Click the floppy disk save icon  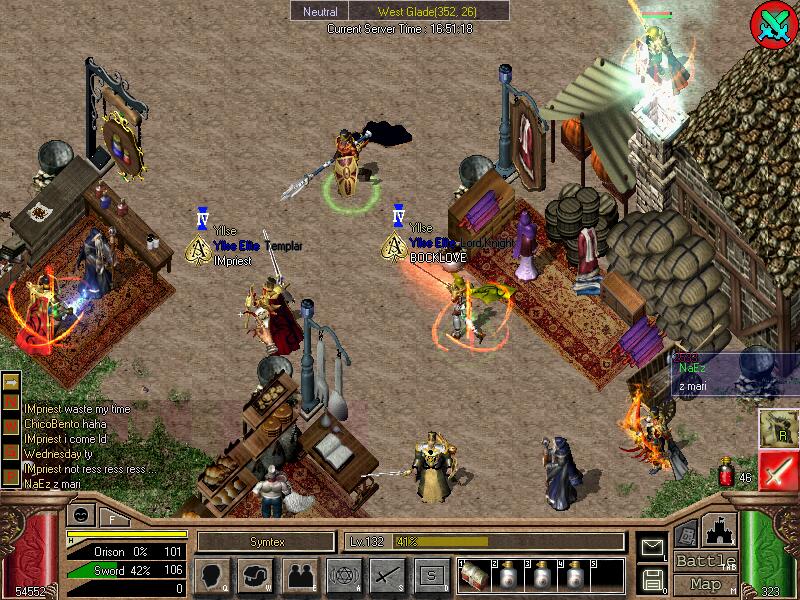[x=652, y=578]
